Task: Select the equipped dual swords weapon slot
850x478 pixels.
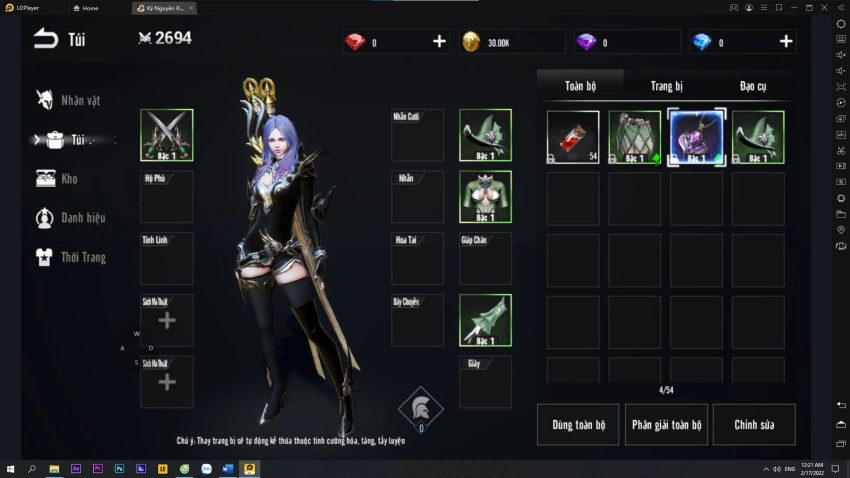Action: [167, 135]
